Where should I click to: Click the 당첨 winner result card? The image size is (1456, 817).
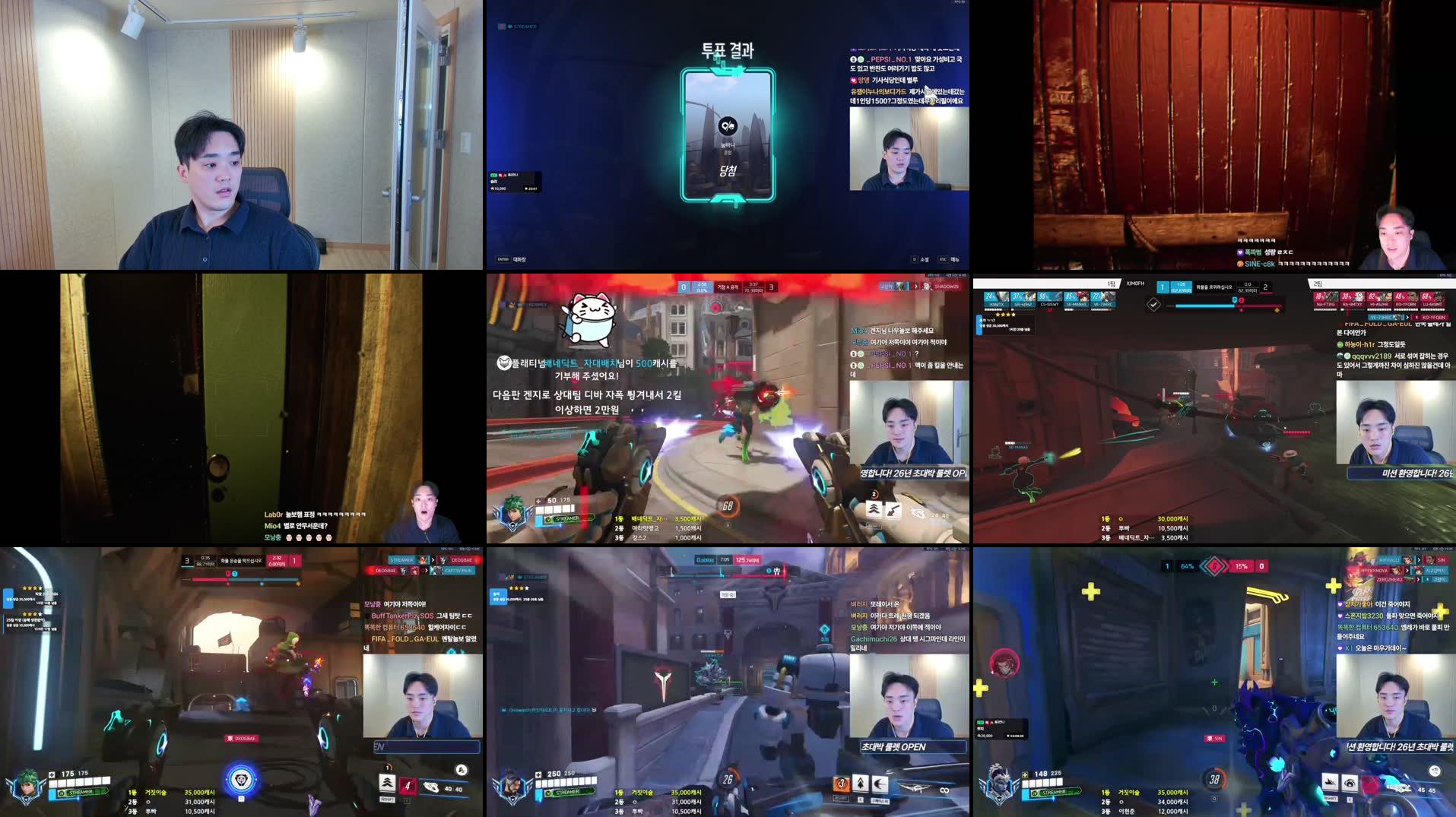728,172
